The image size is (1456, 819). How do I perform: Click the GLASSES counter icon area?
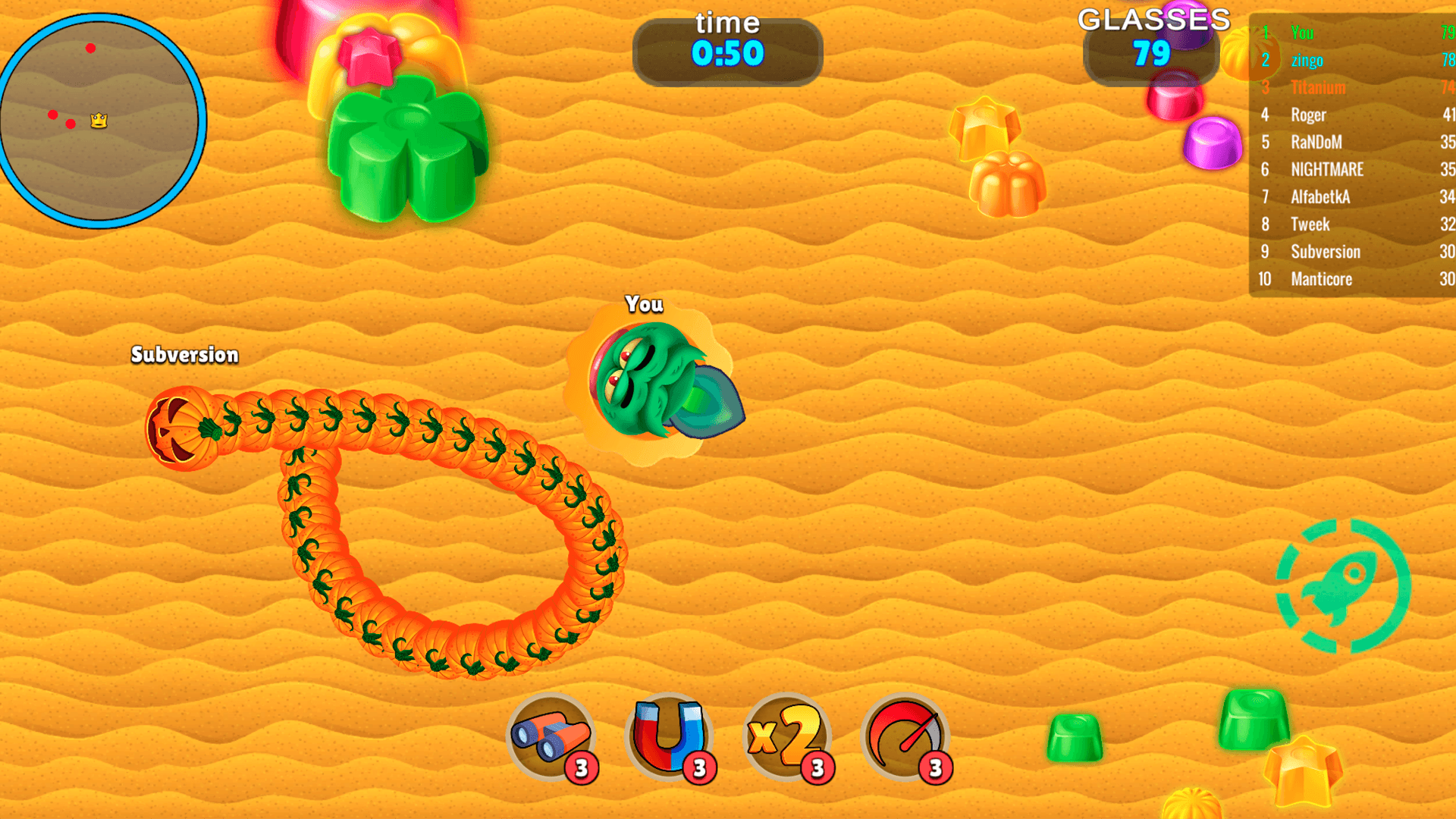(x=1151, y=21)
